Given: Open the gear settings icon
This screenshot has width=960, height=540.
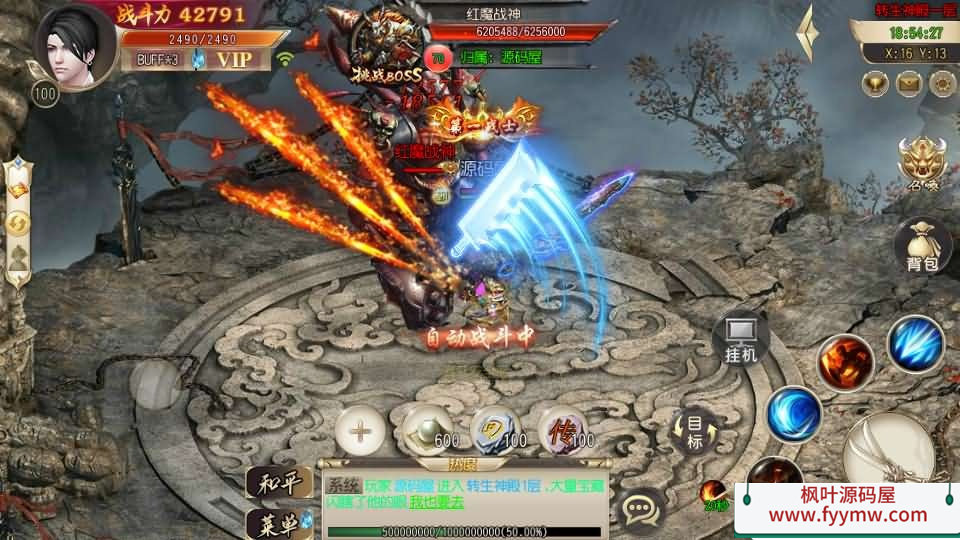Looking at the screenshot, I should pos(940,83).
